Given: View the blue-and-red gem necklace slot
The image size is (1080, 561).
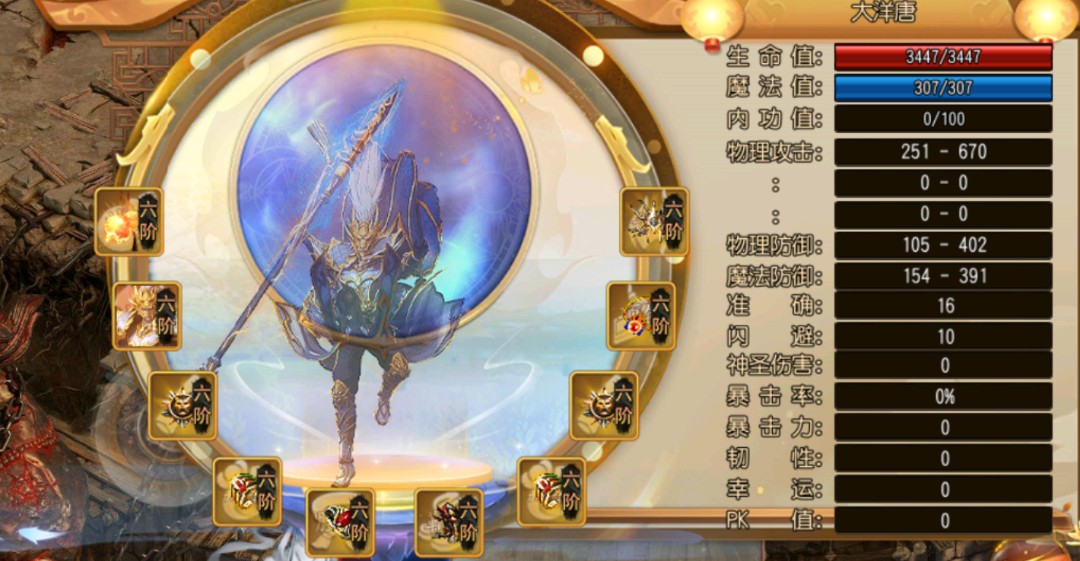Looking at the screenshot, I should coord(641,315).
